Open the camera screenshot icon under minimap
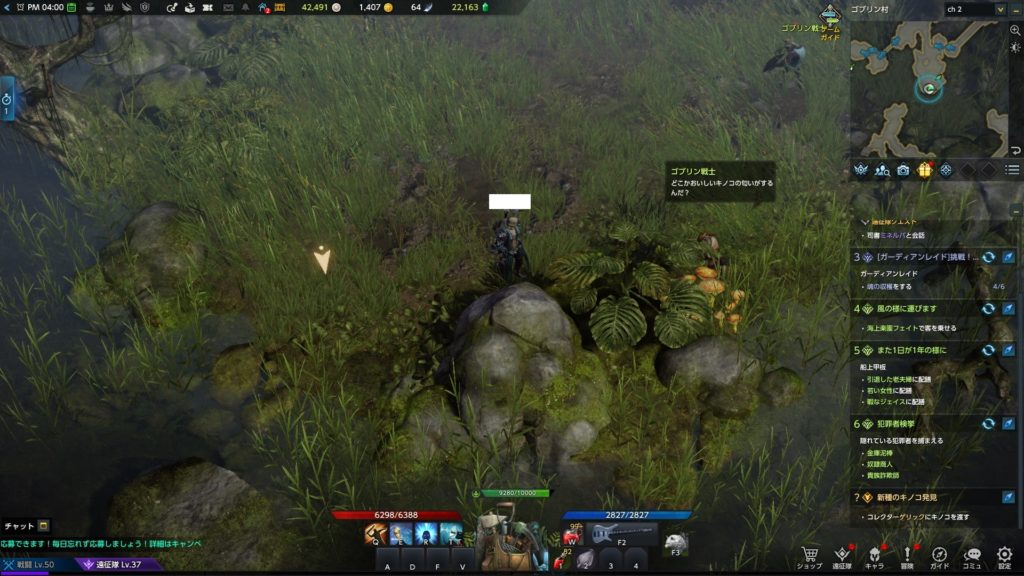This screenshot has height=576, width=1024. pos(904,170)
